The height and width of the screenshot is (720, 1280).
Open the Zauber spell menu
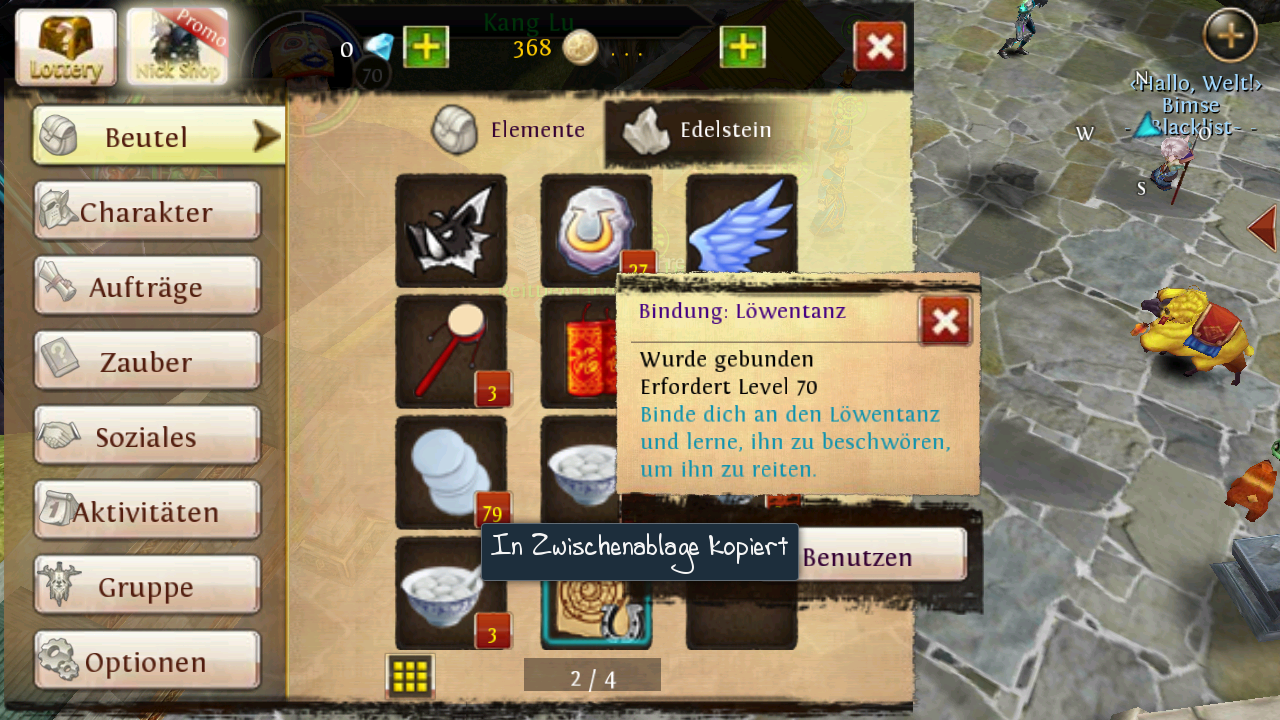[x=147, y=361]
